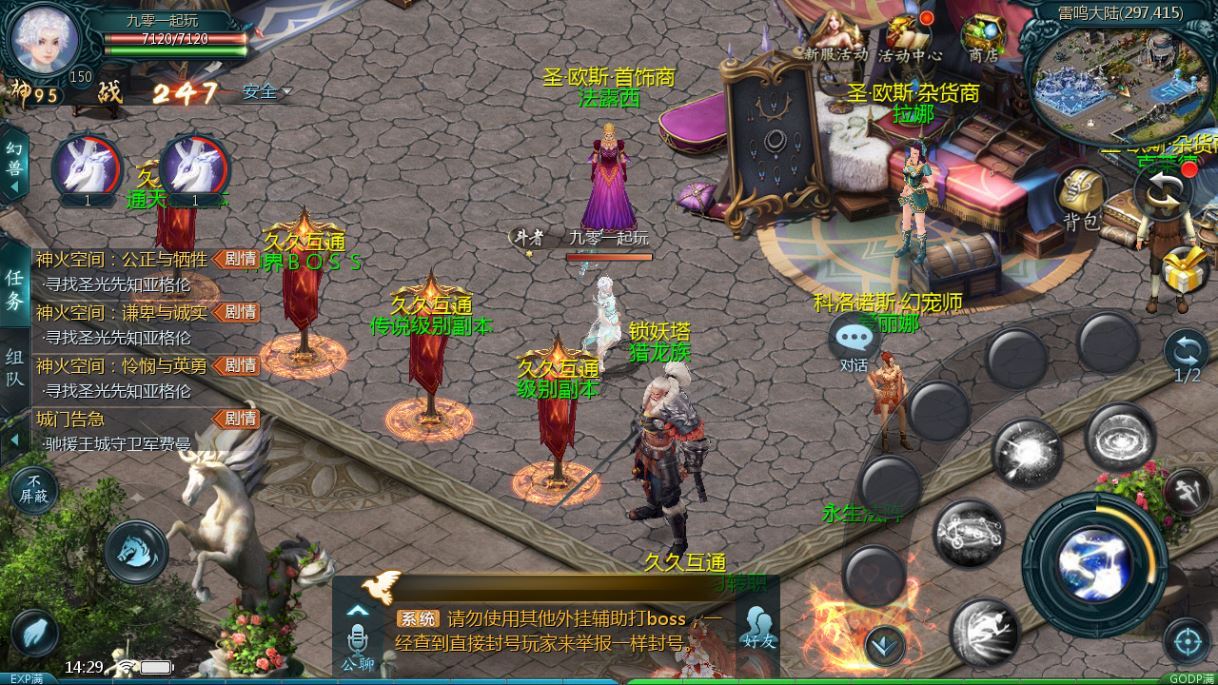The image size is (1218, 685).
Task: Activate the 公聊 voice chat microphone
Action: click(x=358, y=640)
